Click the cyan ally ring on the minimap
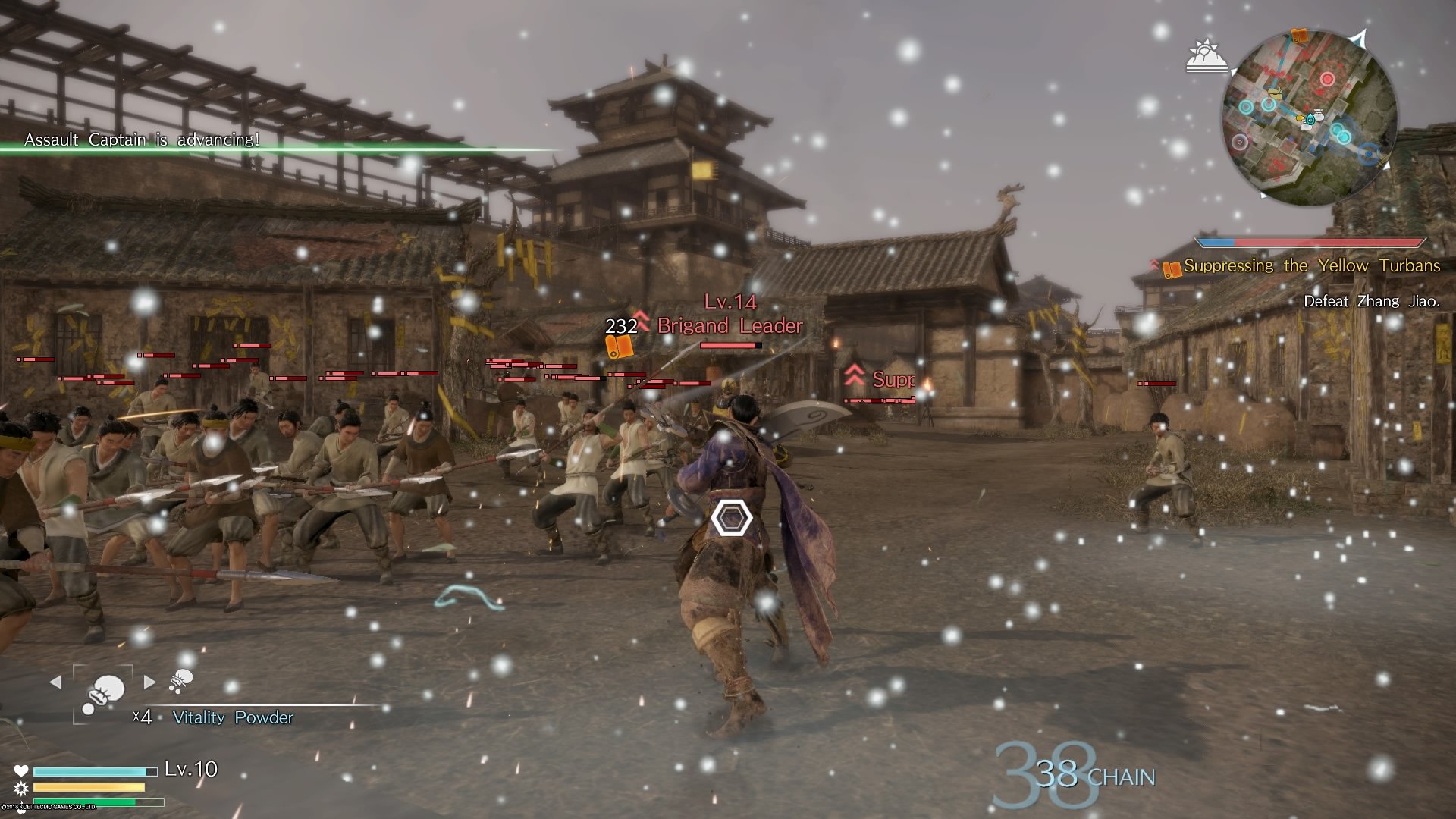1456x819 pixels. coord(1247,105)
